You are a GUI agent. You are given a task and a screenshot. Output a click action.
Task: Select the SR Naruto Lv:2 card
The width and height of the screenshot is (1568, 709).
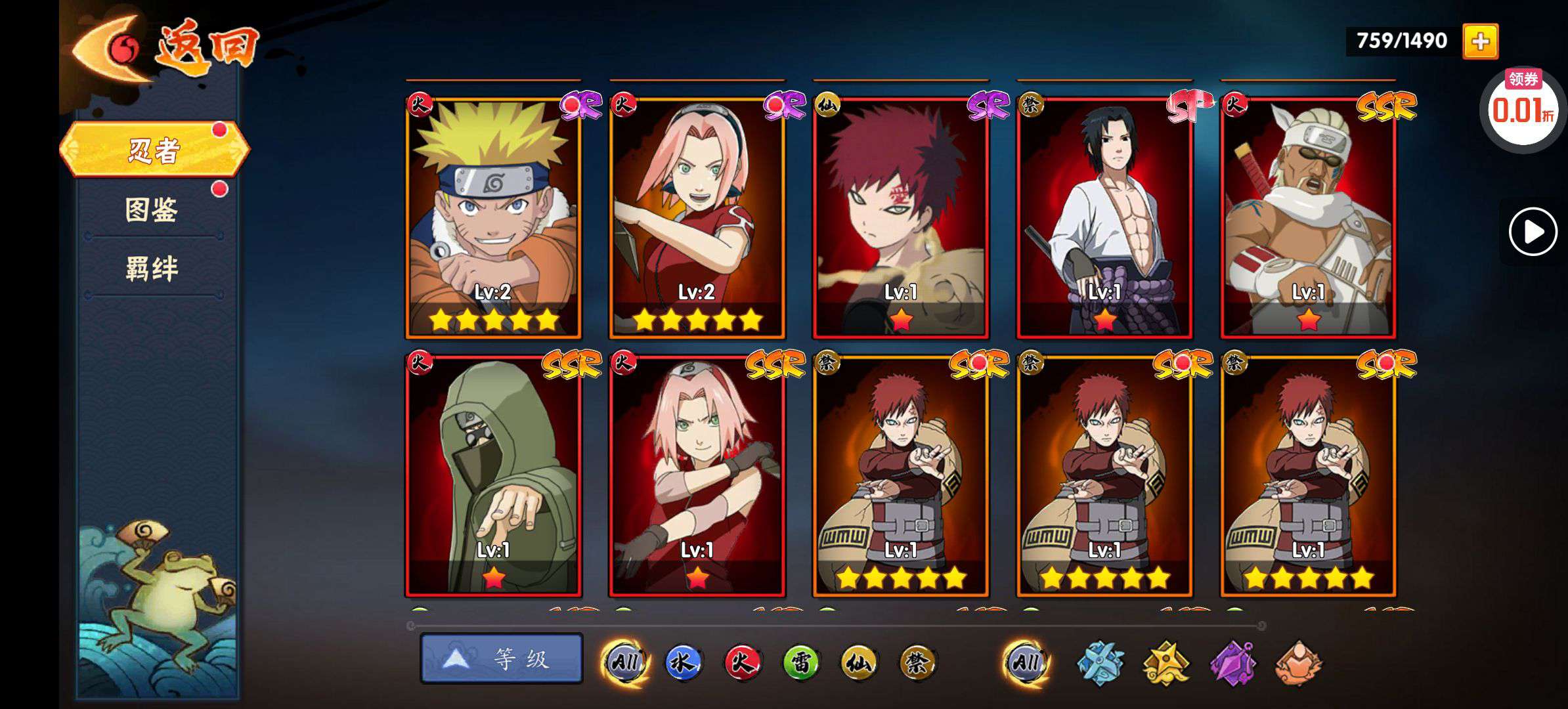493,218
